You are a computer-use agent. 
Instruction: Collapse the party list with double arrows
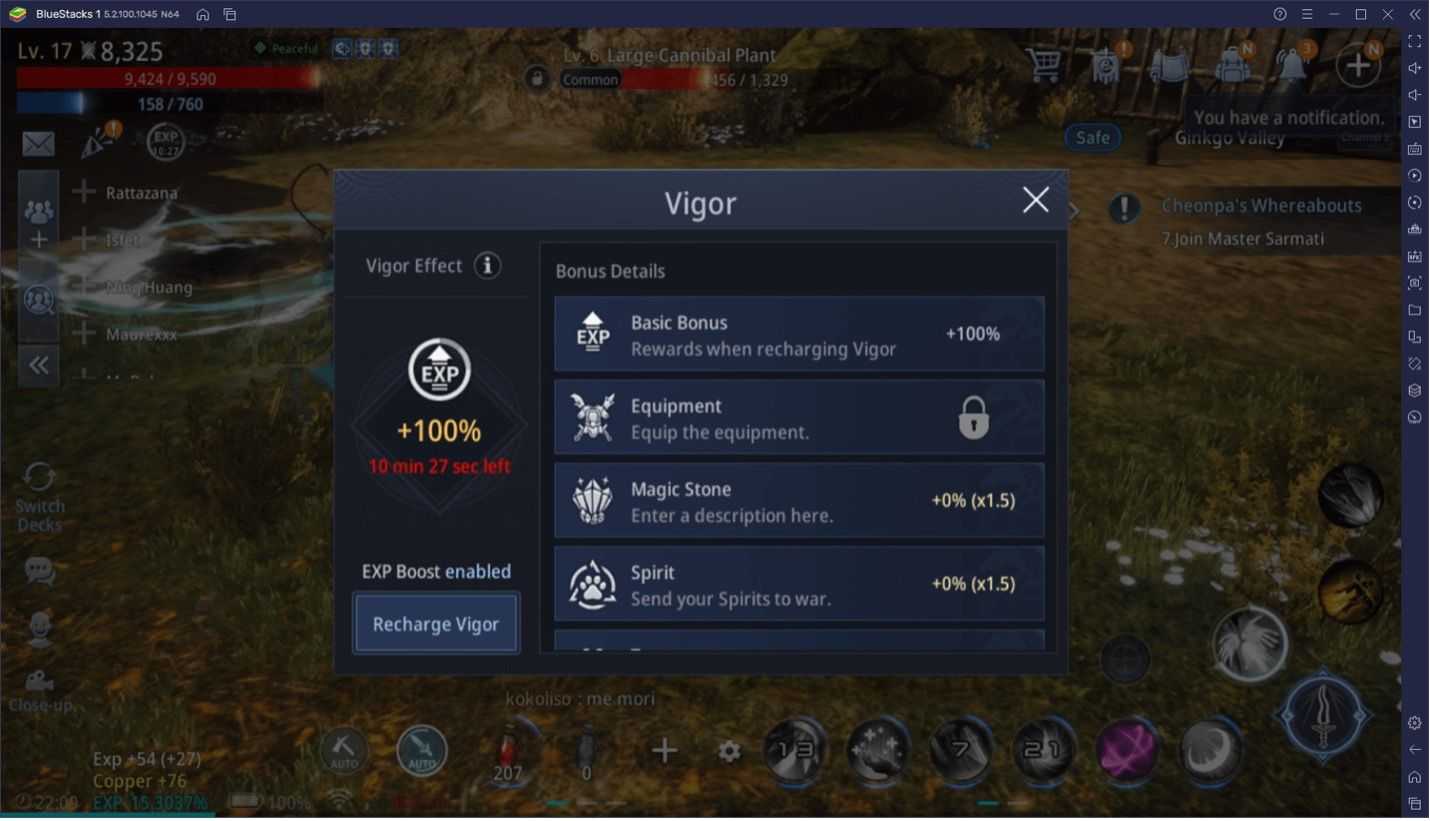[x=39, y=366]
